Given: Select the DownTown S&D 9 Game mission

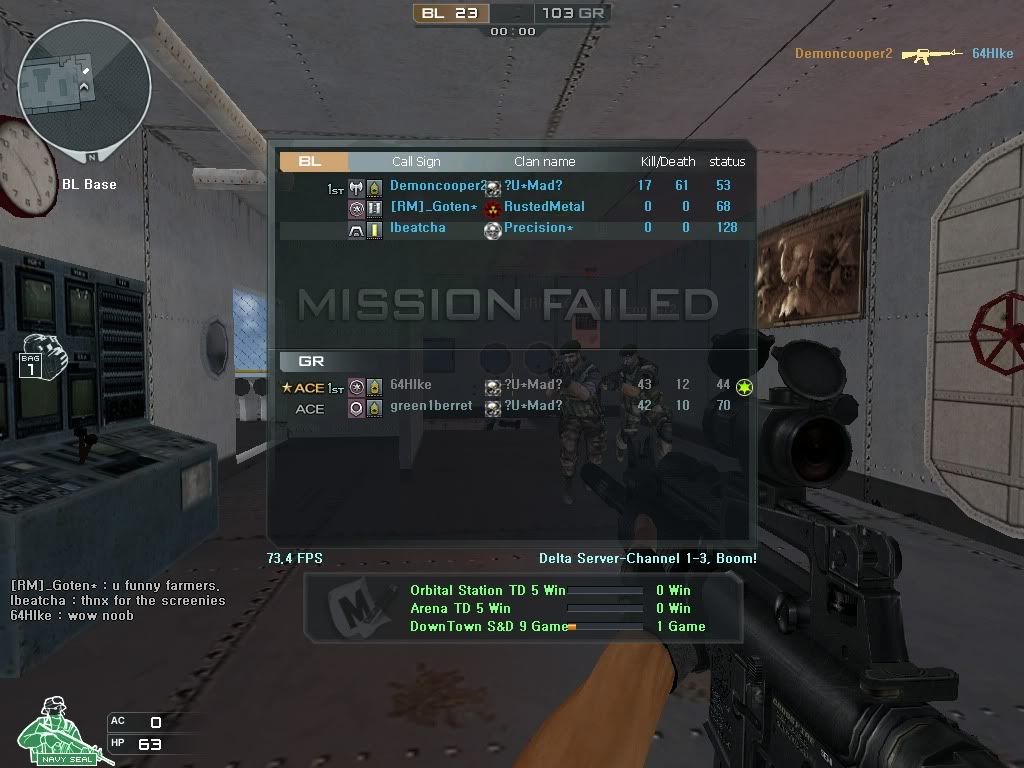Looking at the screenshot, I should click(x=487, y=627).
